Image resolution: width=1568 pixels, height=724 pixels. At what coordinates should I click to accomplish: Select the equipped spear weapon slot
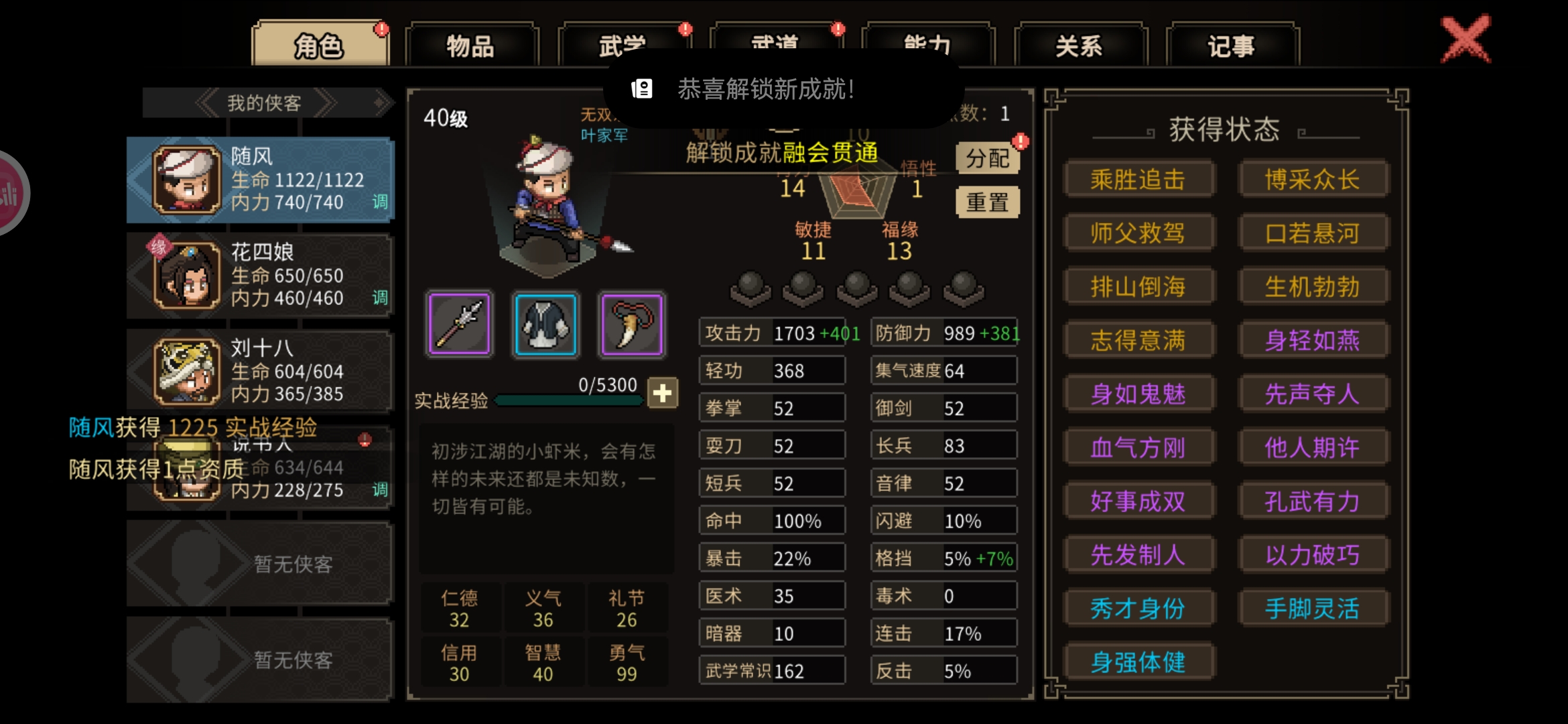pyautogui.click(x=460, y=324)
